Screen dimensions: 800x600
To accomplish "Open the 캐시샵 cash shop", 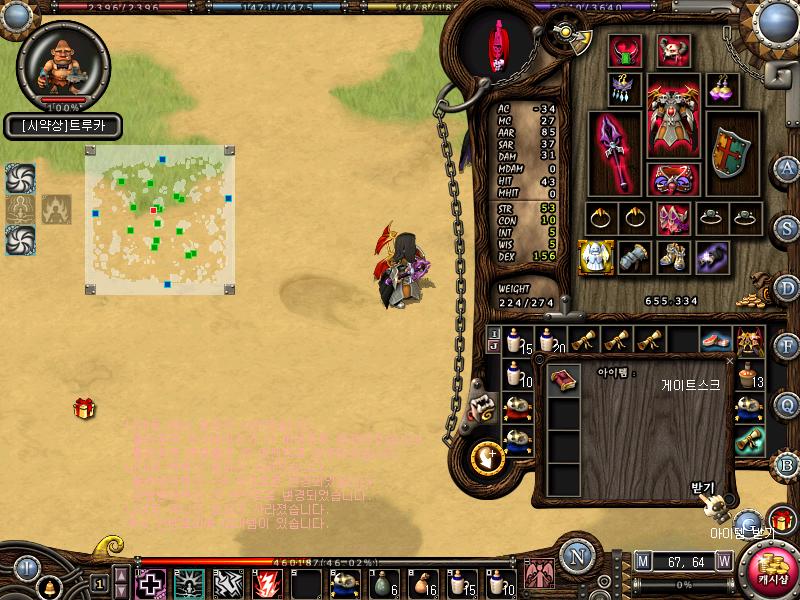I will [773, 569].
